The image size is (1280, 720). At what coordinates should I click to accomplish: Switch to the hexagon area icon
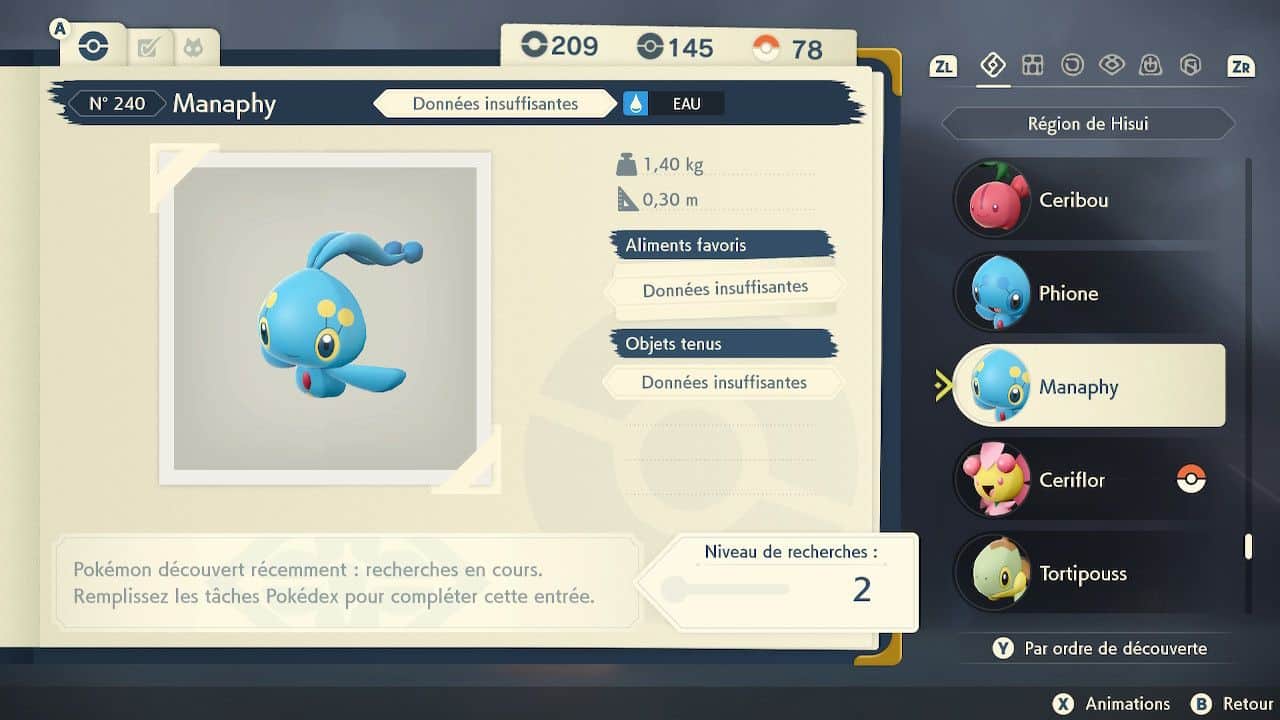1190,65
